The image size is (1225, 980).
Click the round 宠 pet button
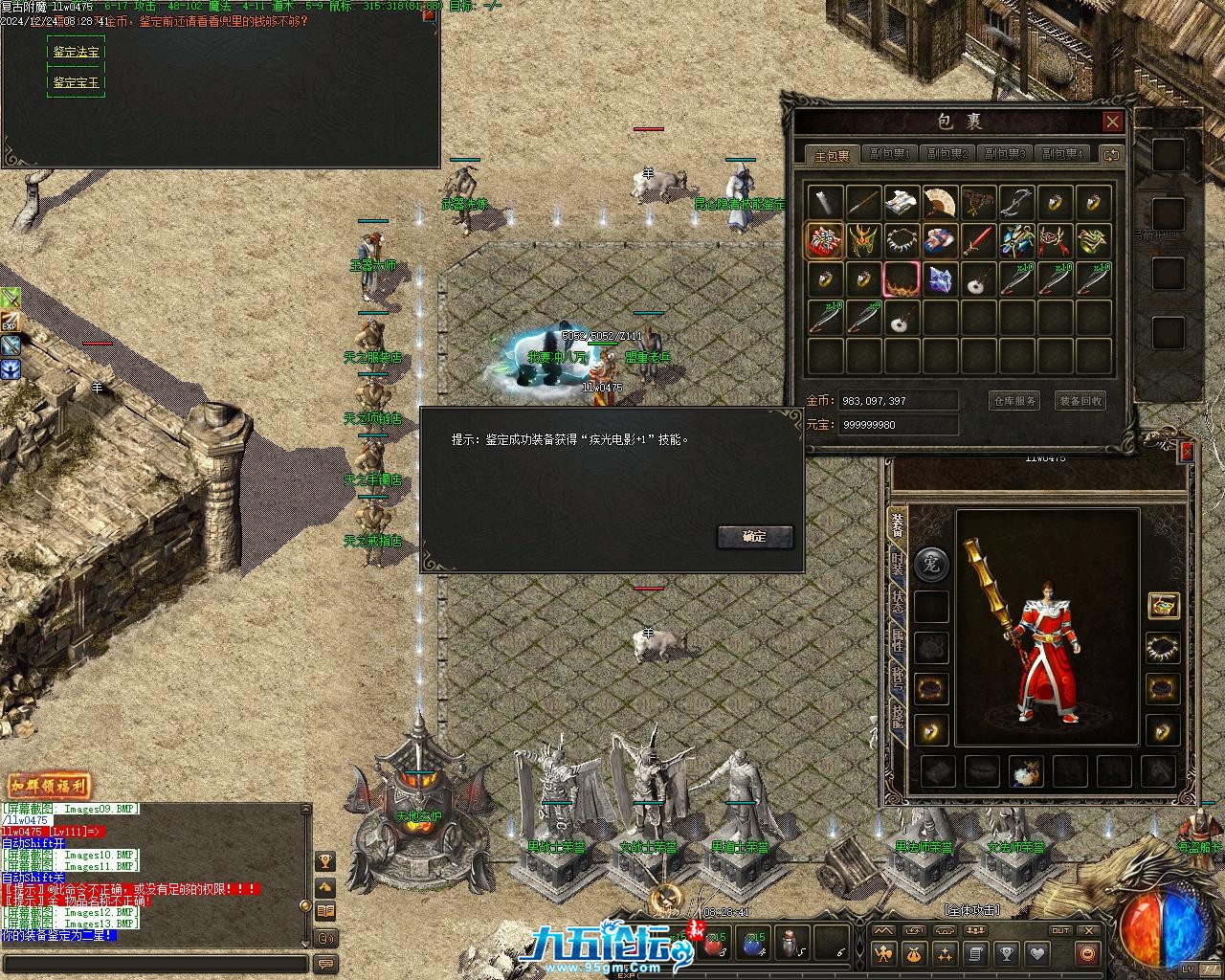[x=931, y=564]
